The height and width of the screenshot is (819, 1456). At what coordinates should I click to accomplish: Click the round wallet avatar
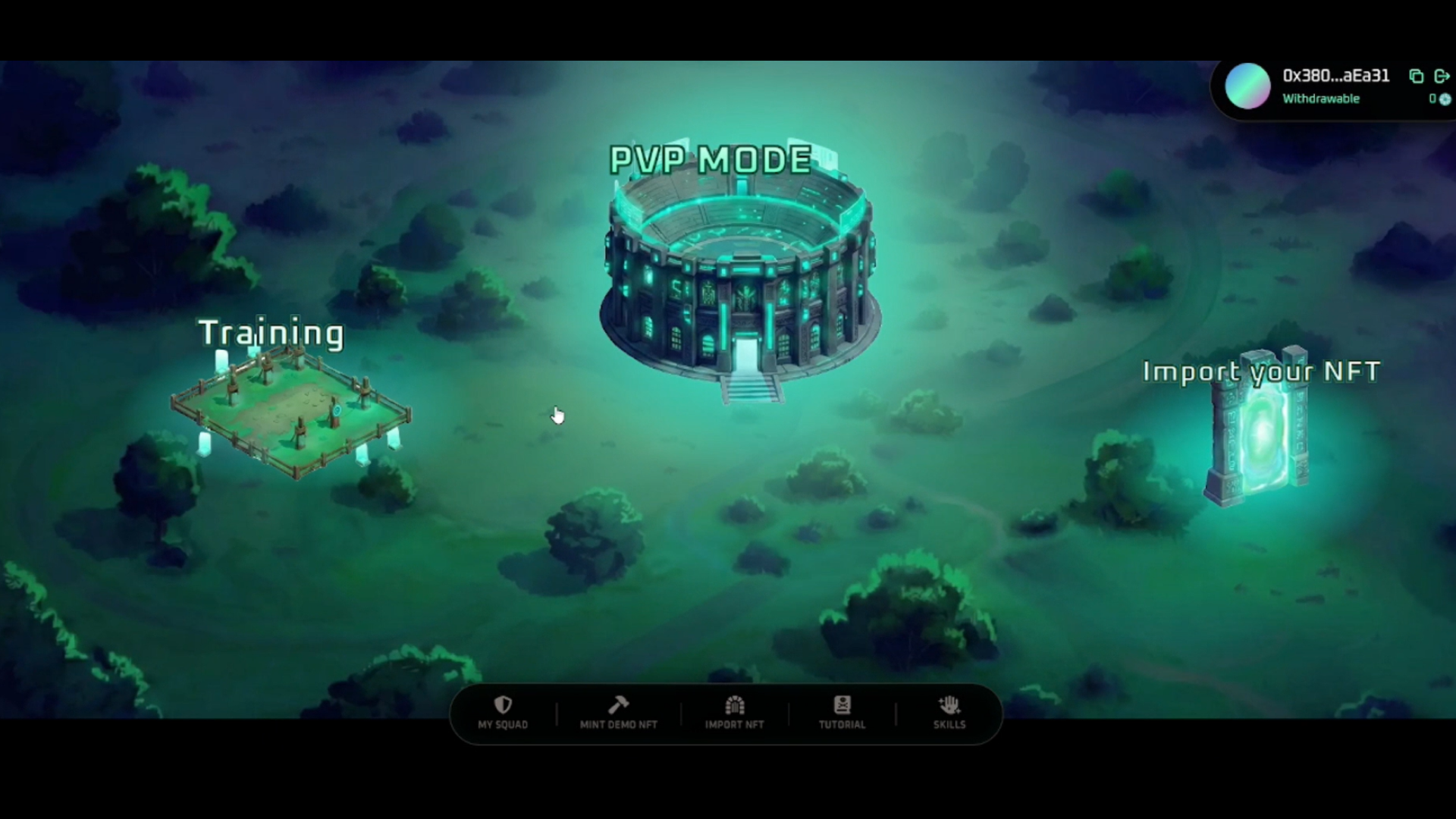[1247, 86]
